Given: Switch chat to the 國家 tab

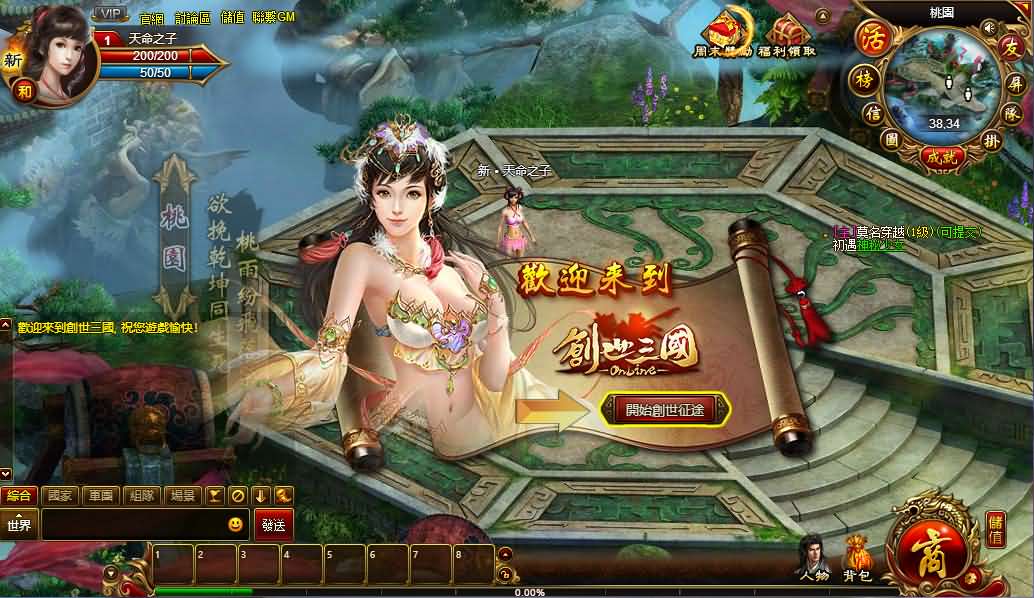Looking at the screenshot, I should (60, 496).
